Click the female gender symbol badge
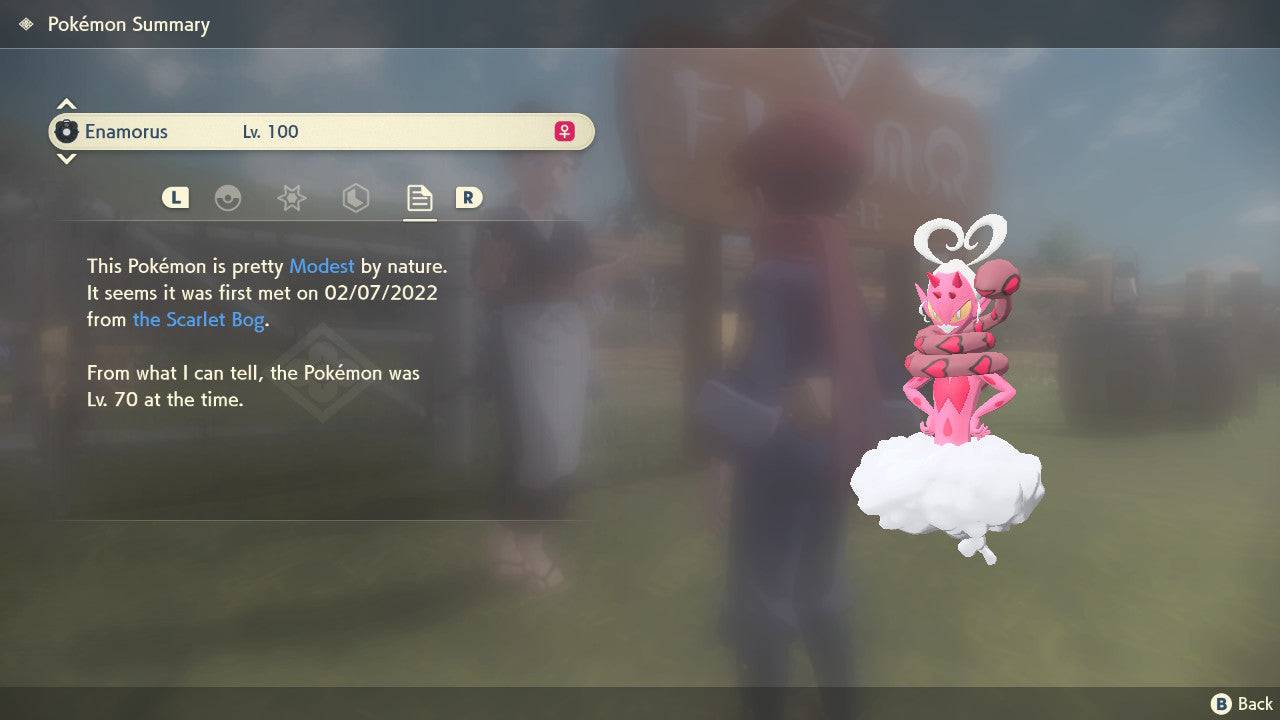This screenshot has height=720, width=1280. (x=564, y=131)
